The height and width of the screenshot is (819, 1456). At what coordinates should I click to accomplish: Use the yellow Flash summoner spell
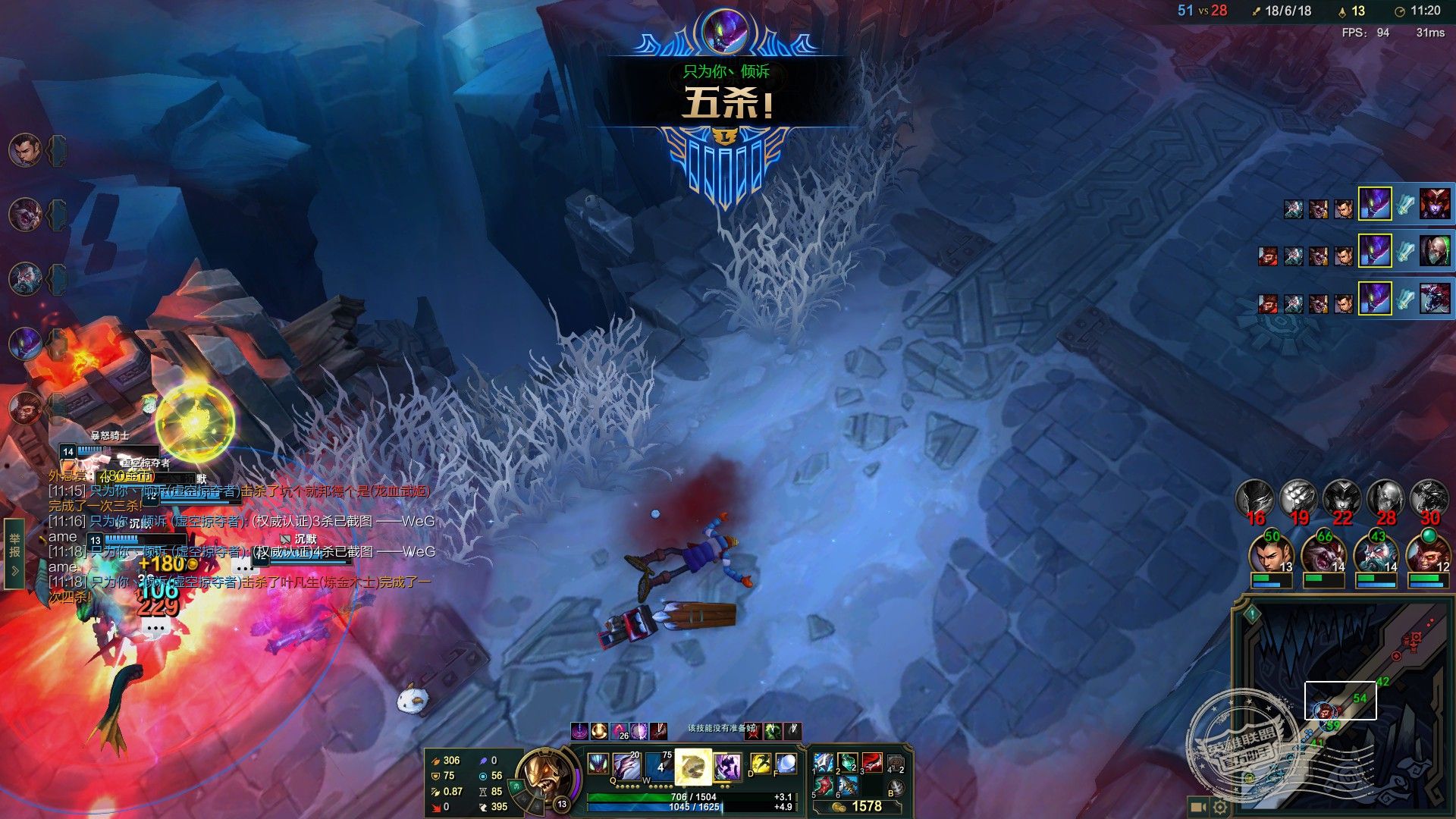pyautogui.click(x=759, y=764)
